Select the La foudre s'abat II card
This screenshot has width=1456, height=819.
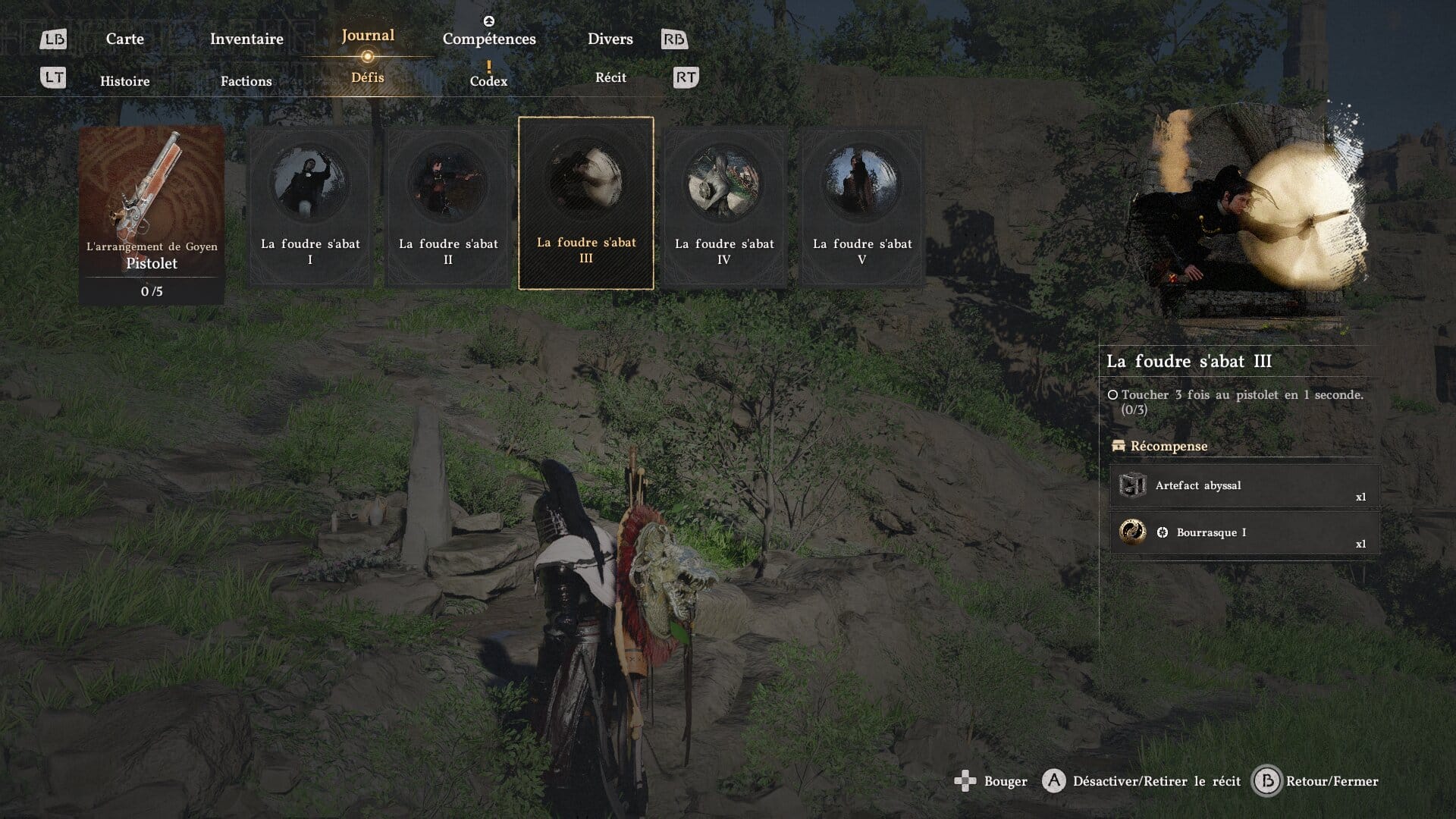(448, 206)
